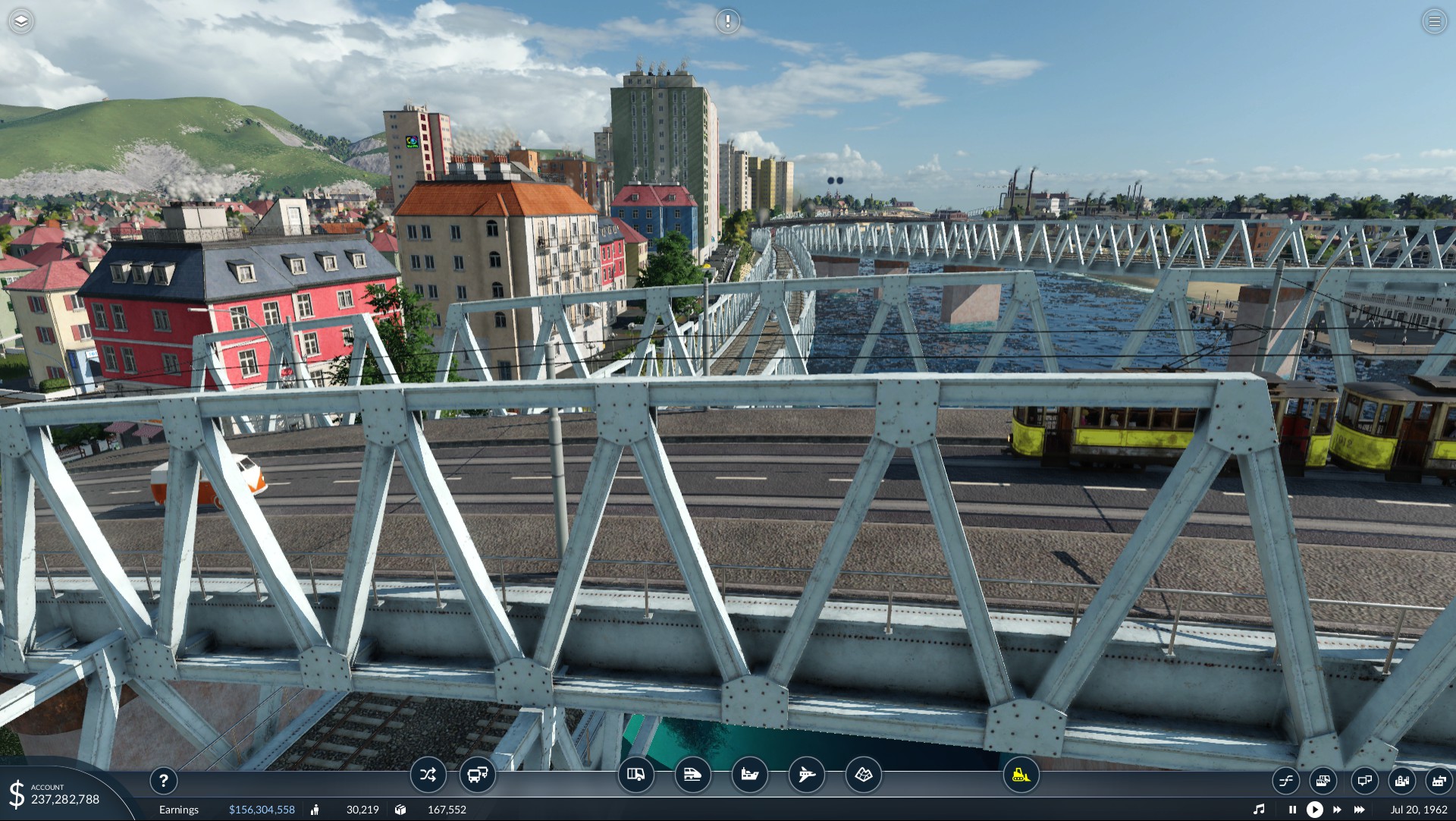Open the city buildings list icon
The image size is (1456, 821).
1401,781
